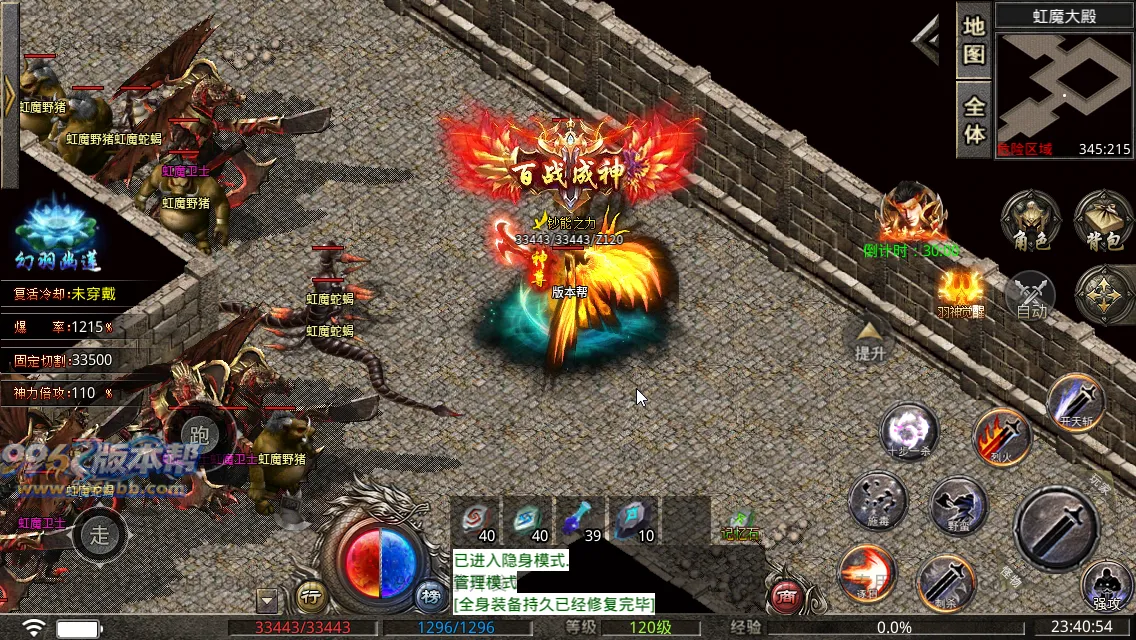This screenshot has width=1136, height=640.
Task: Open the 榜 ranking button
Action: 431,597
